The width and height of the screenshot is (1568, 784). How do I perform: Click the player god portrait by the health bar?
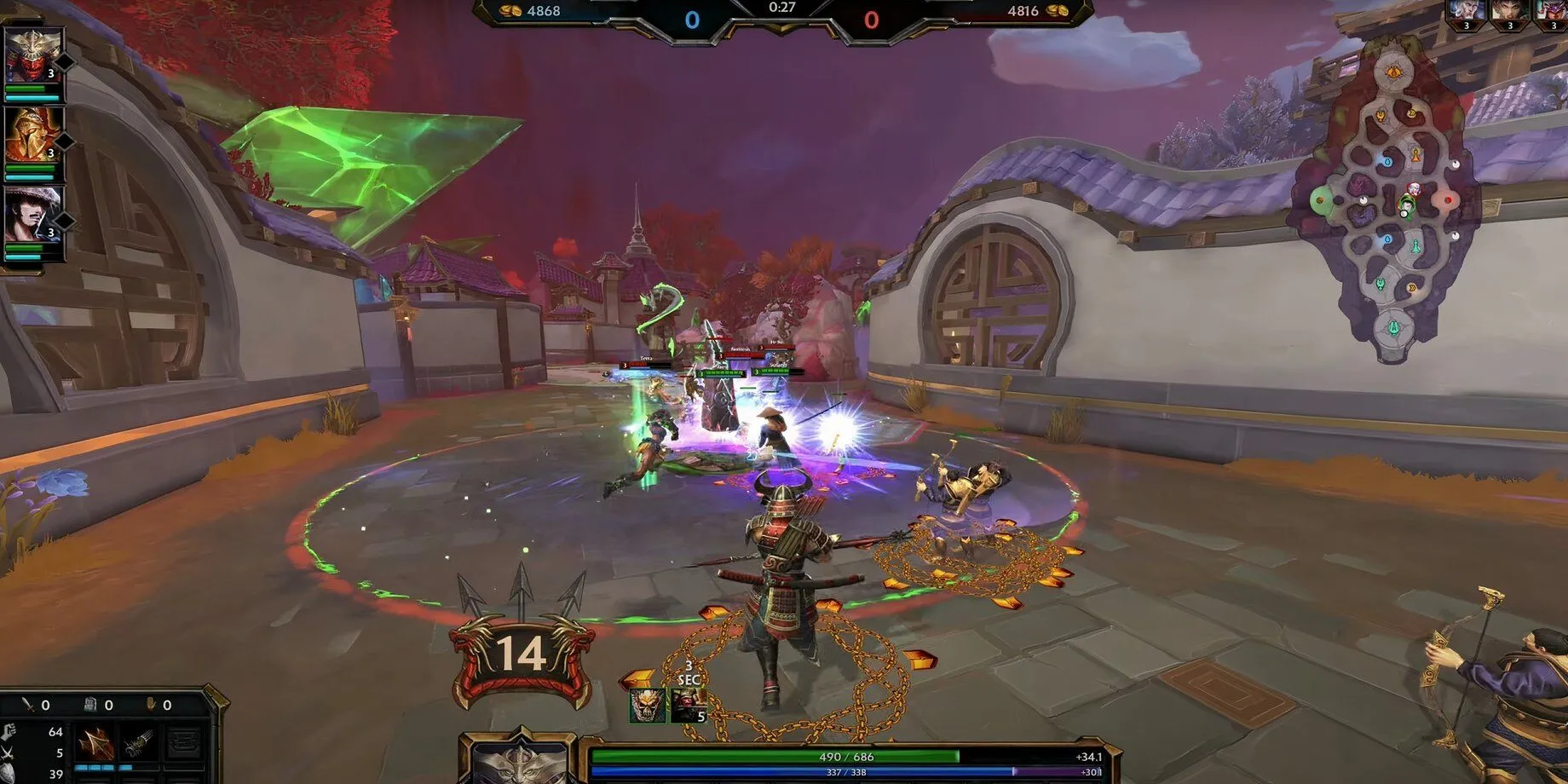click(x=518, y=762)
